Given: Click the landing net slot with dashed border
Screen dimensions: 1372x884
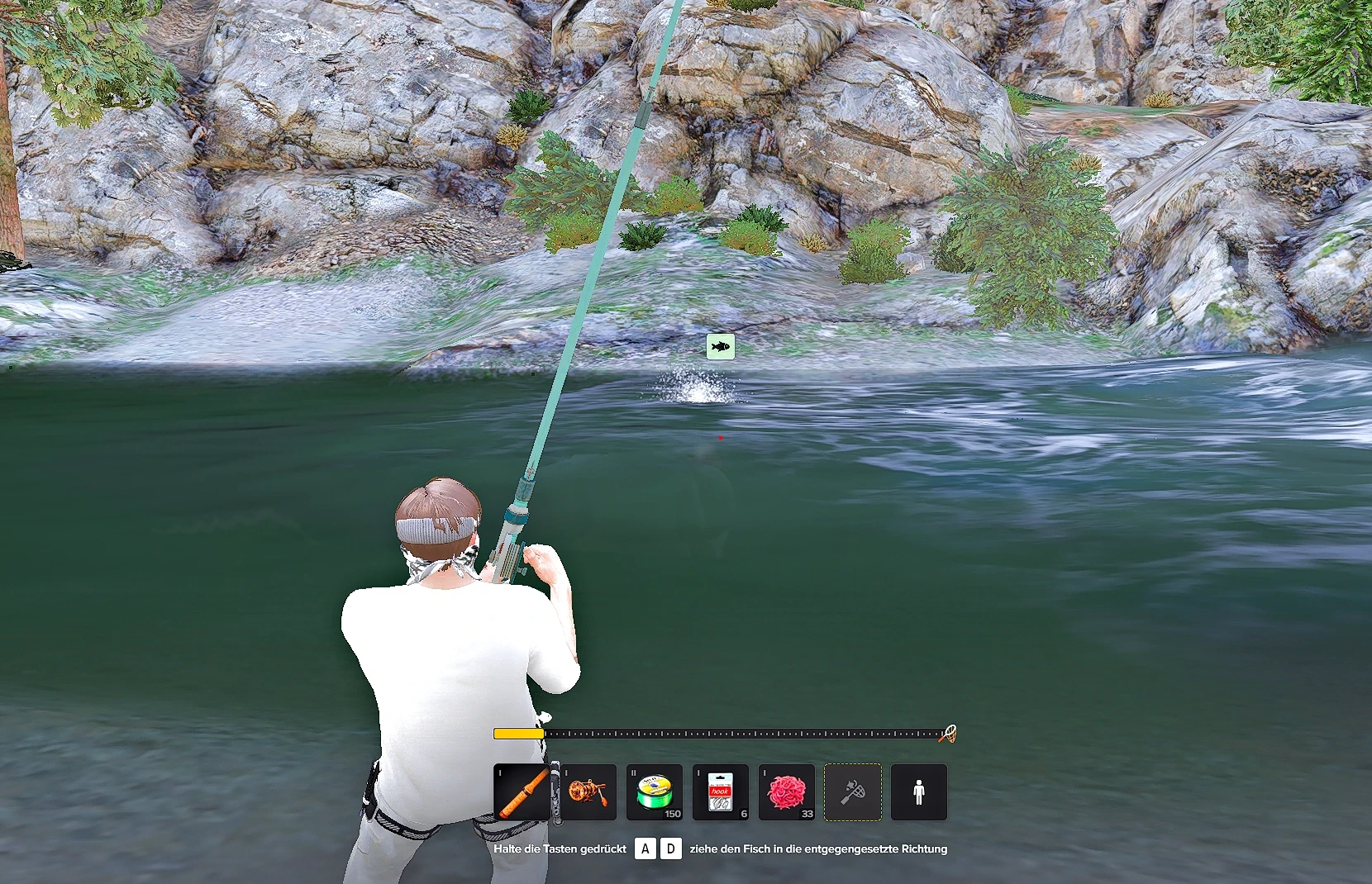Looking at the screenshot, I should tap(853, 792).
